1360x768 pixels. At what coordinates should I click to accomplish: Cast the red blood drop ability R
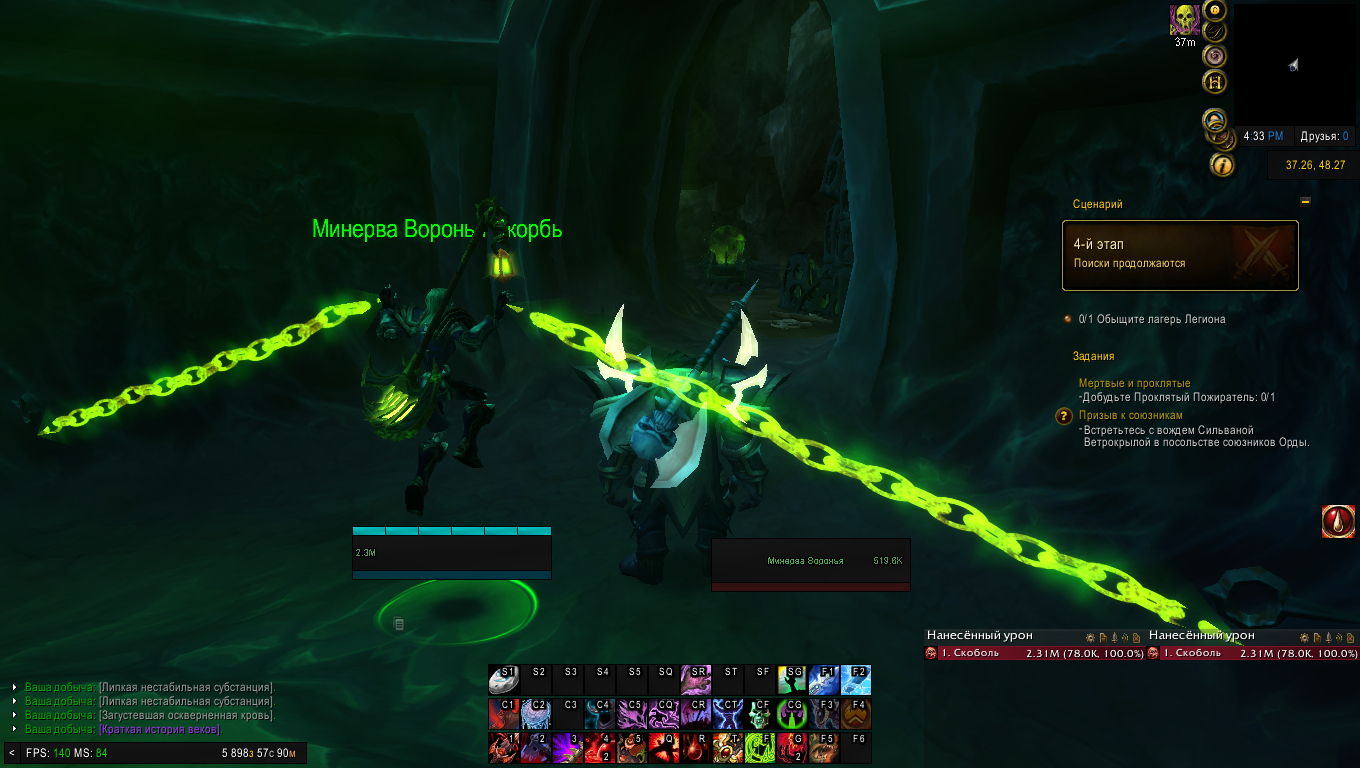point(696,747)
